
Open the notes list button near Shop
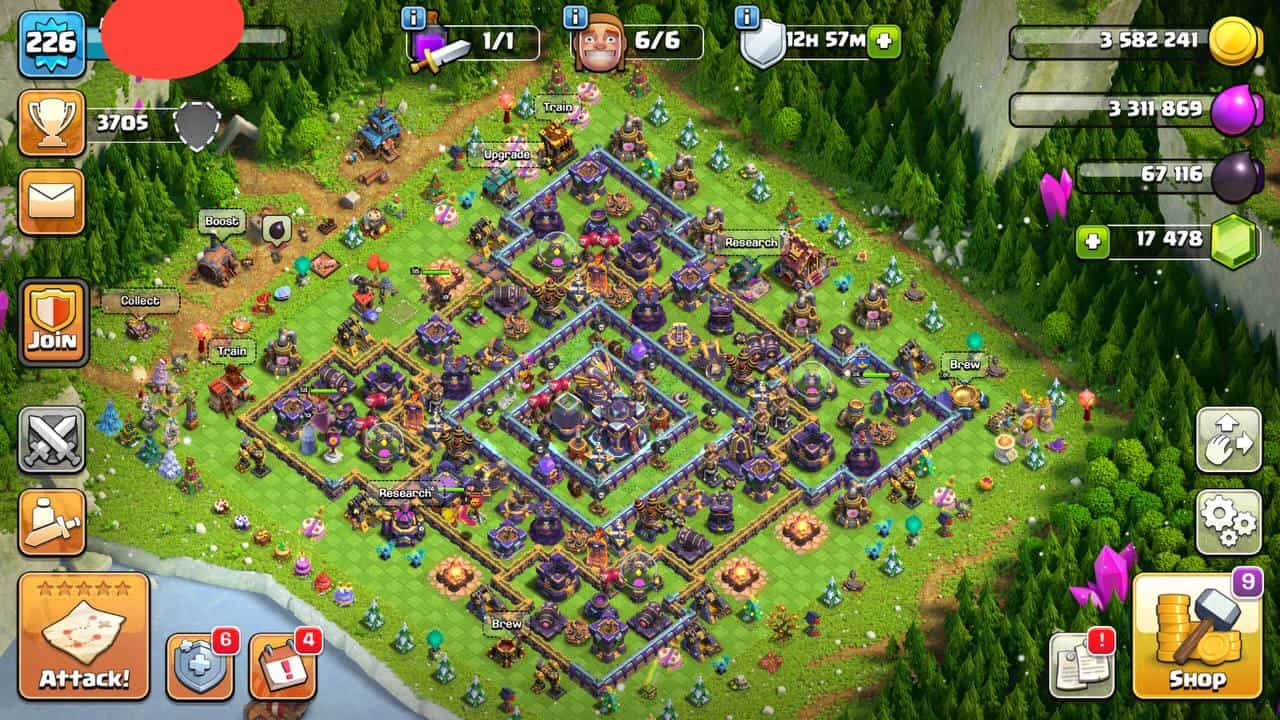point(1081,665)
